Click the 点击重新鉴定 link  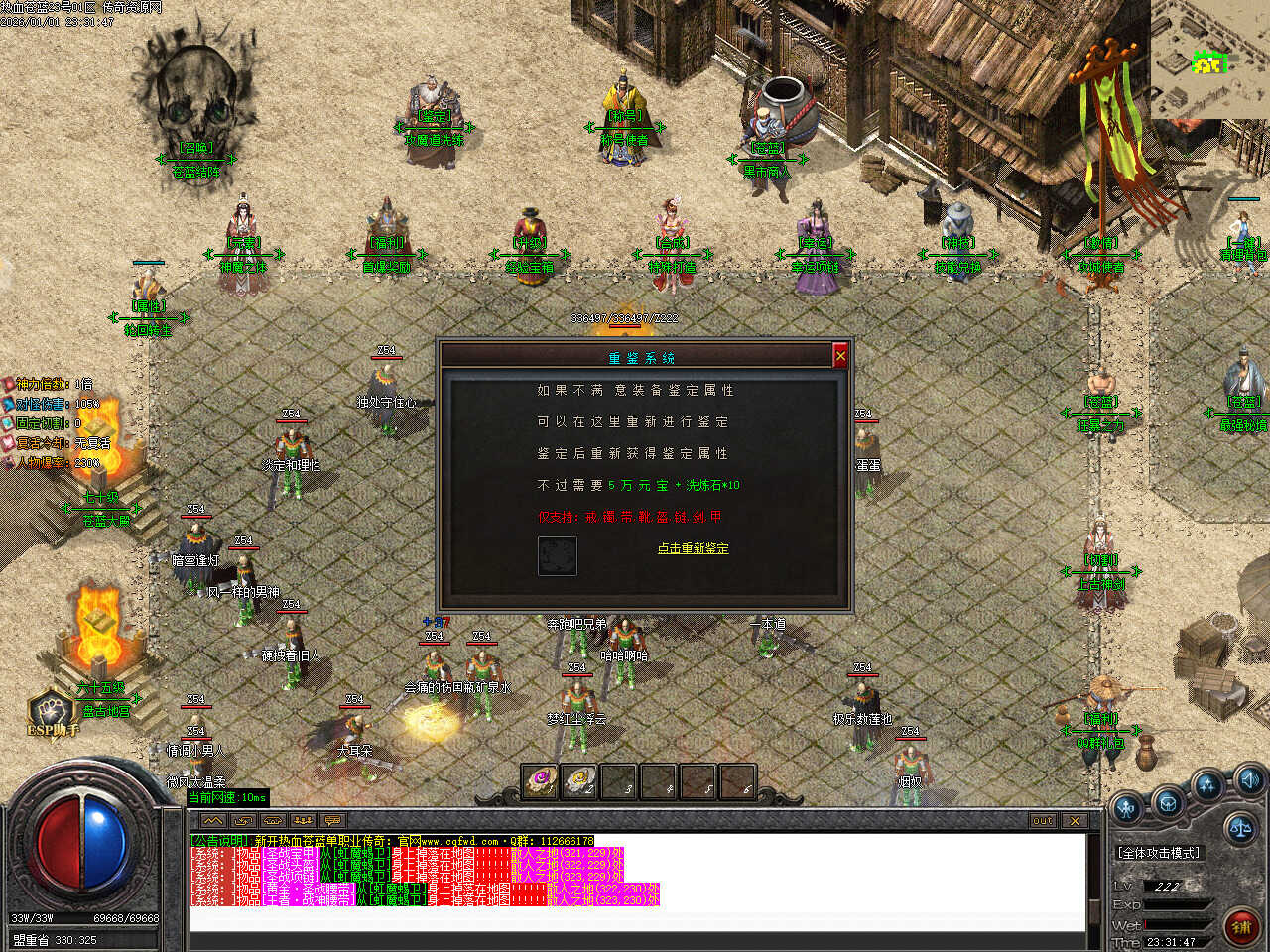pos(693,548)
